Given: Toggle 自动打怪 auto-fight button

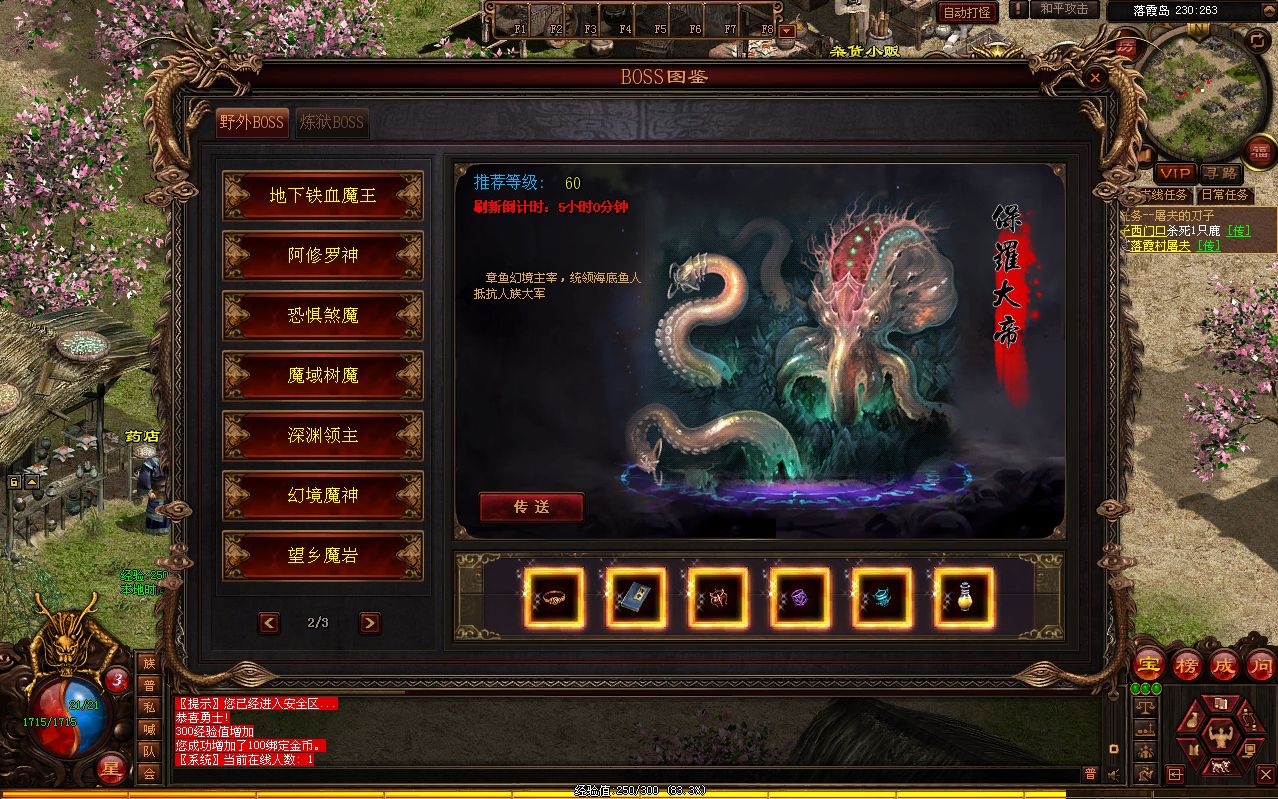Looking at the screenshot, I should point(967,12).
